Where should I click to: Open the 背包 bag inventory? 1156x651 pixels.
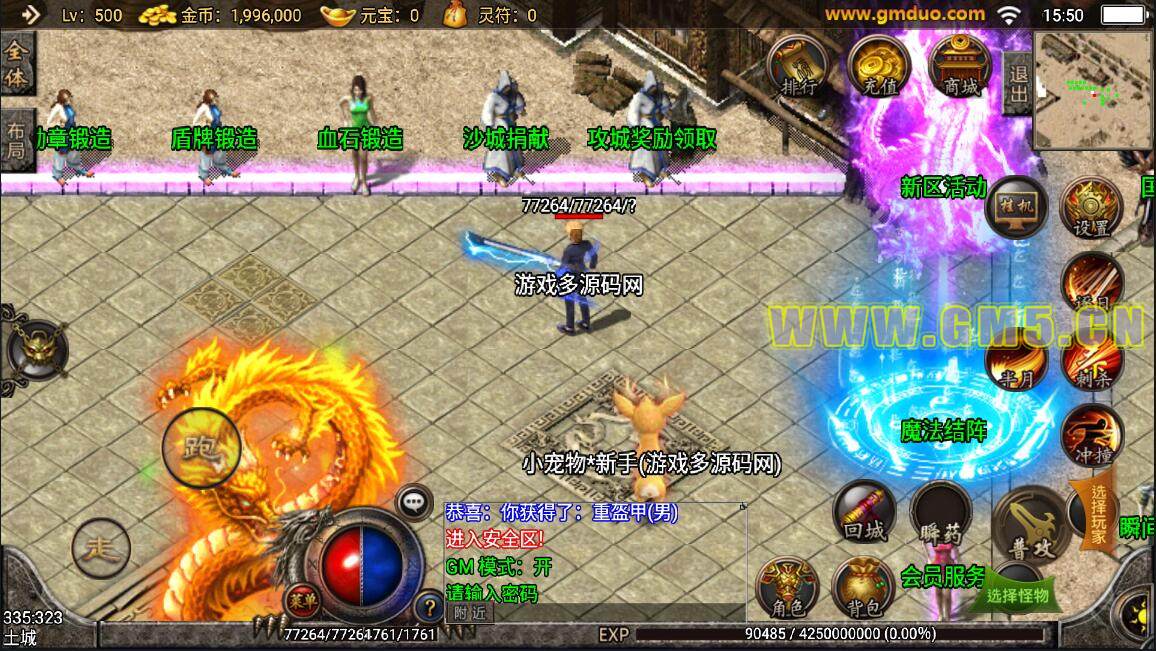click(864, 588)
